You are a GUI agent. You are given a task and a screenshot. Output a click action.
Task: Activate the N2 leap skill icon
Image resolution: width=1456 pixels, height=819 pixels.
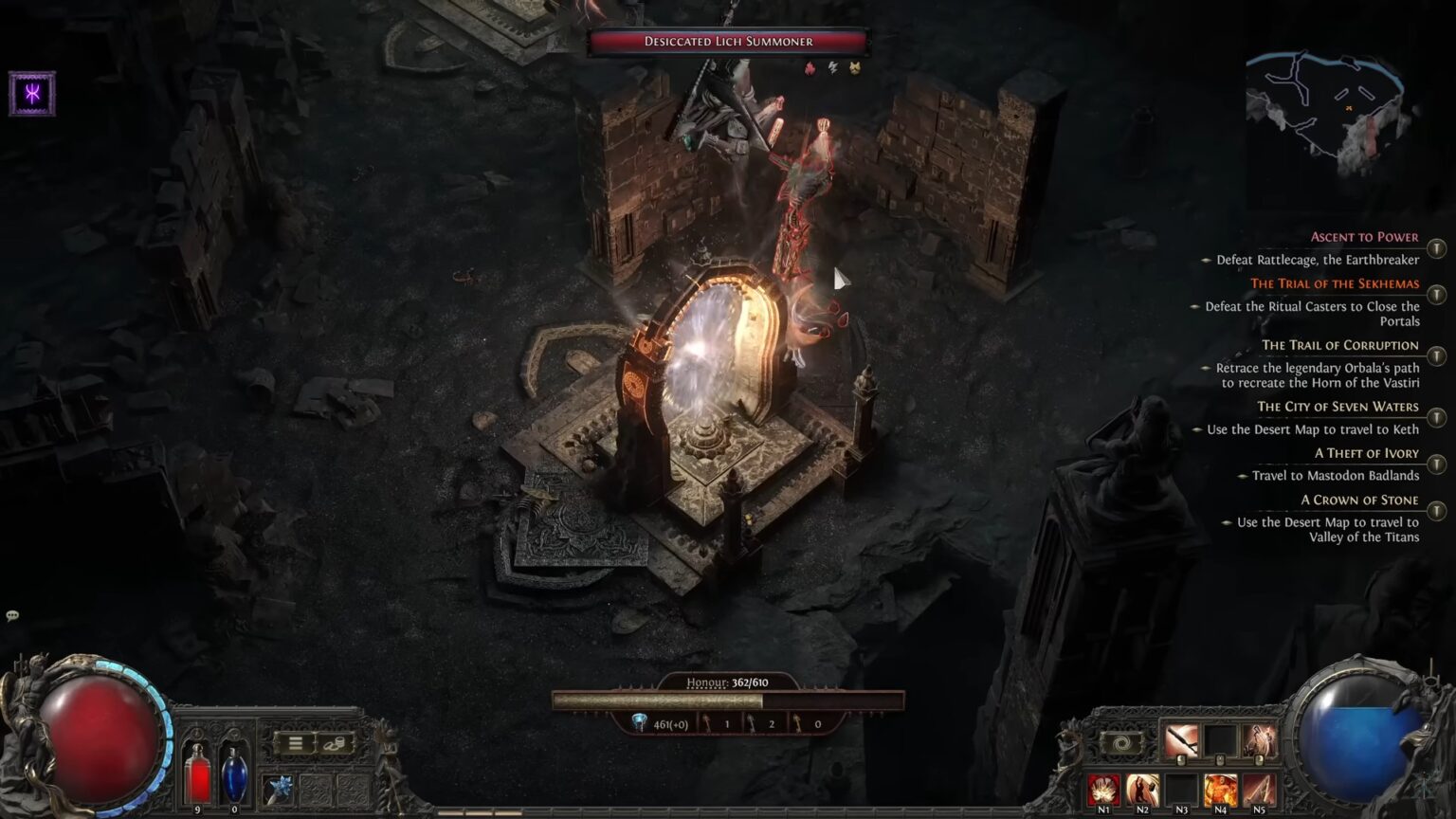[1142, 792]
